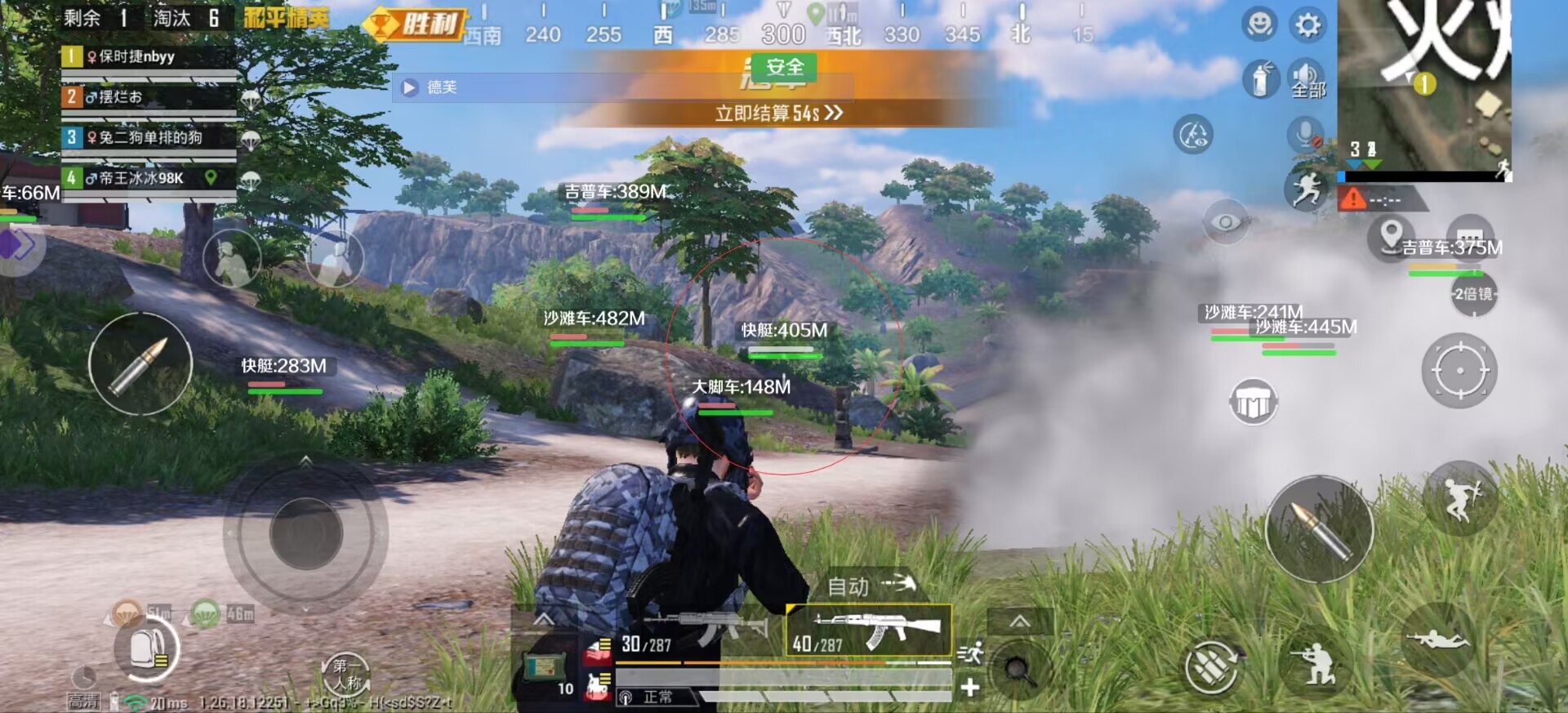Tap the crouch button

tap(1316, 663)
